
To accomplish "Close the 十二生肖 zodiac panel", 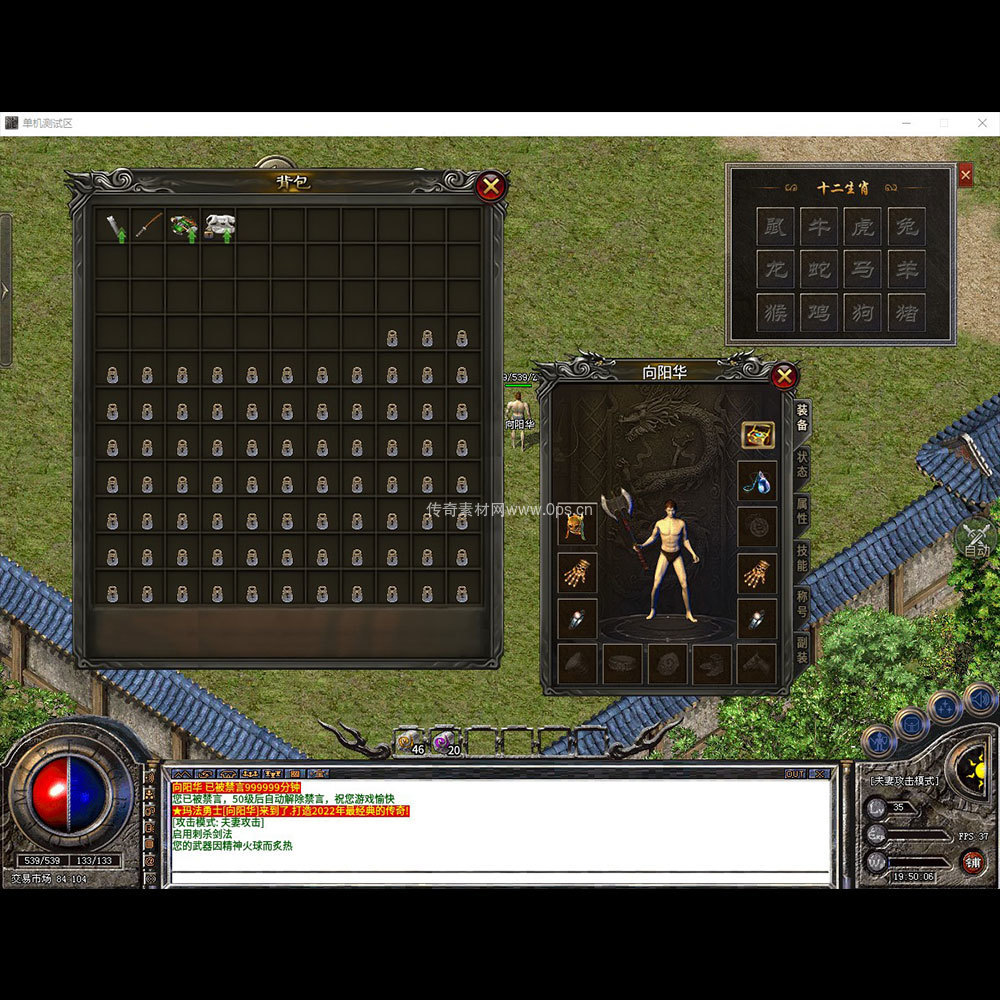I will pyautogui.click(x=965, y=175).
